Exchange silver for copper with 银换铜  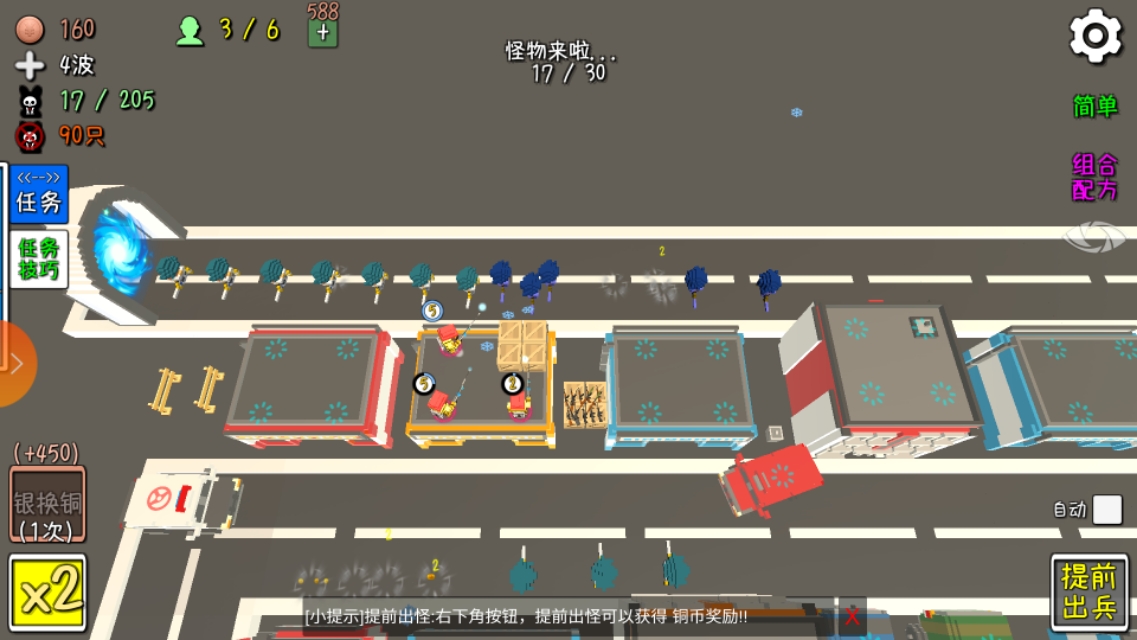pyautogui.click(x=47, y=505)
